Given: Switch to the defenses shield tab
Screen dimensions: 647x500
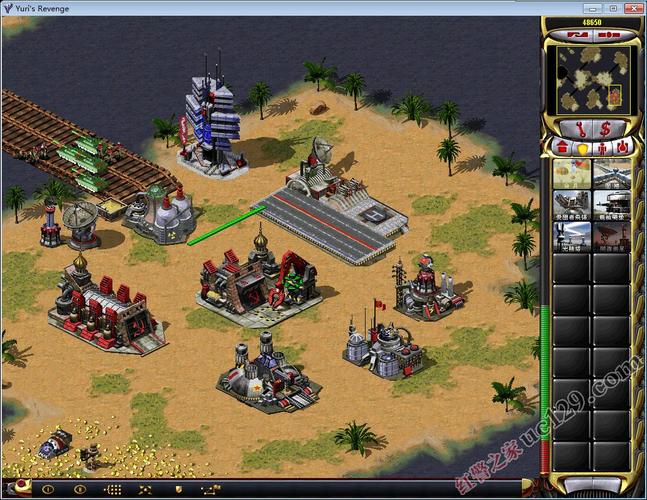Looking at the screenshot, I should [580, 148].
